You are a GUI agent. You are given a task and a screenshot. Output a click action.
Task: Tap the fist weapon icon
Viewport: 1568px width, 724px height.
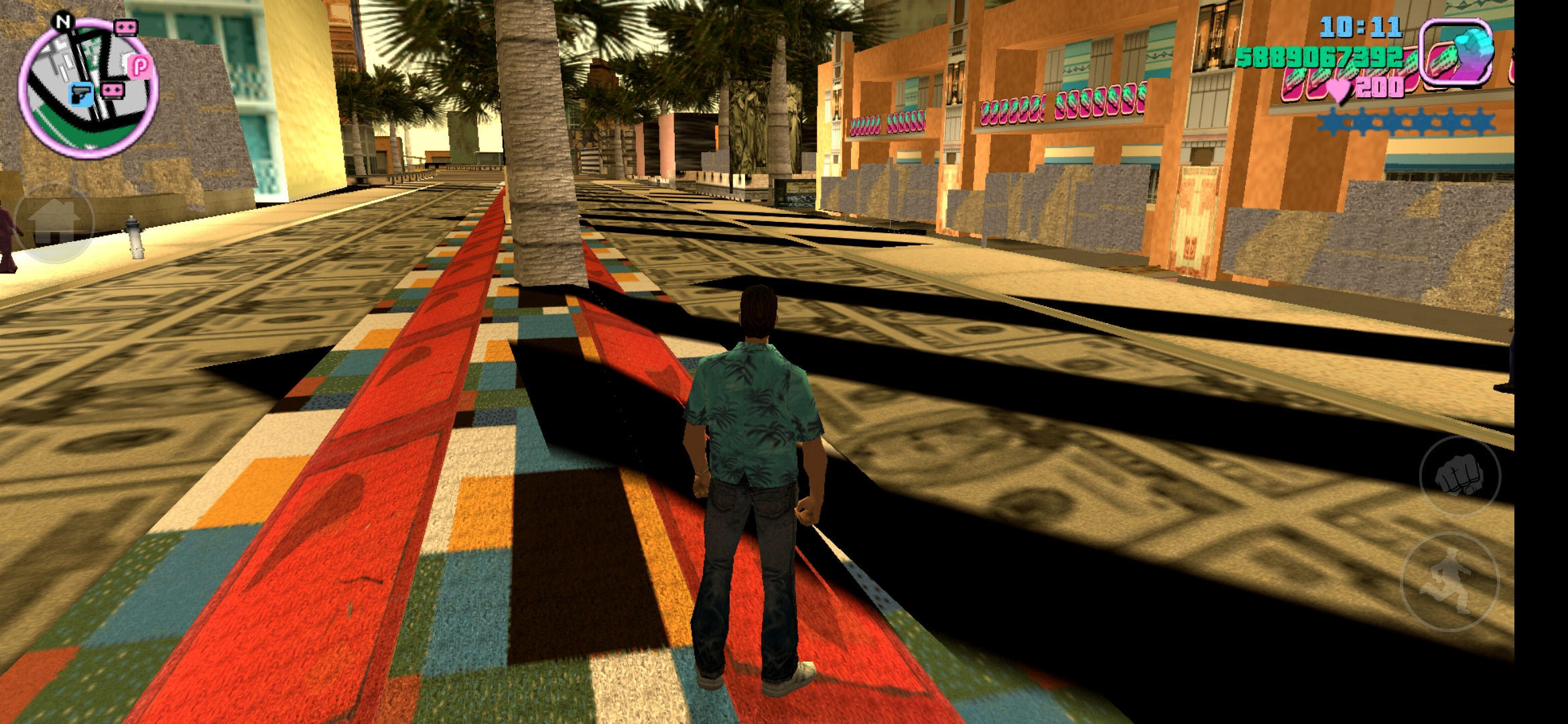coord(1457,54)
